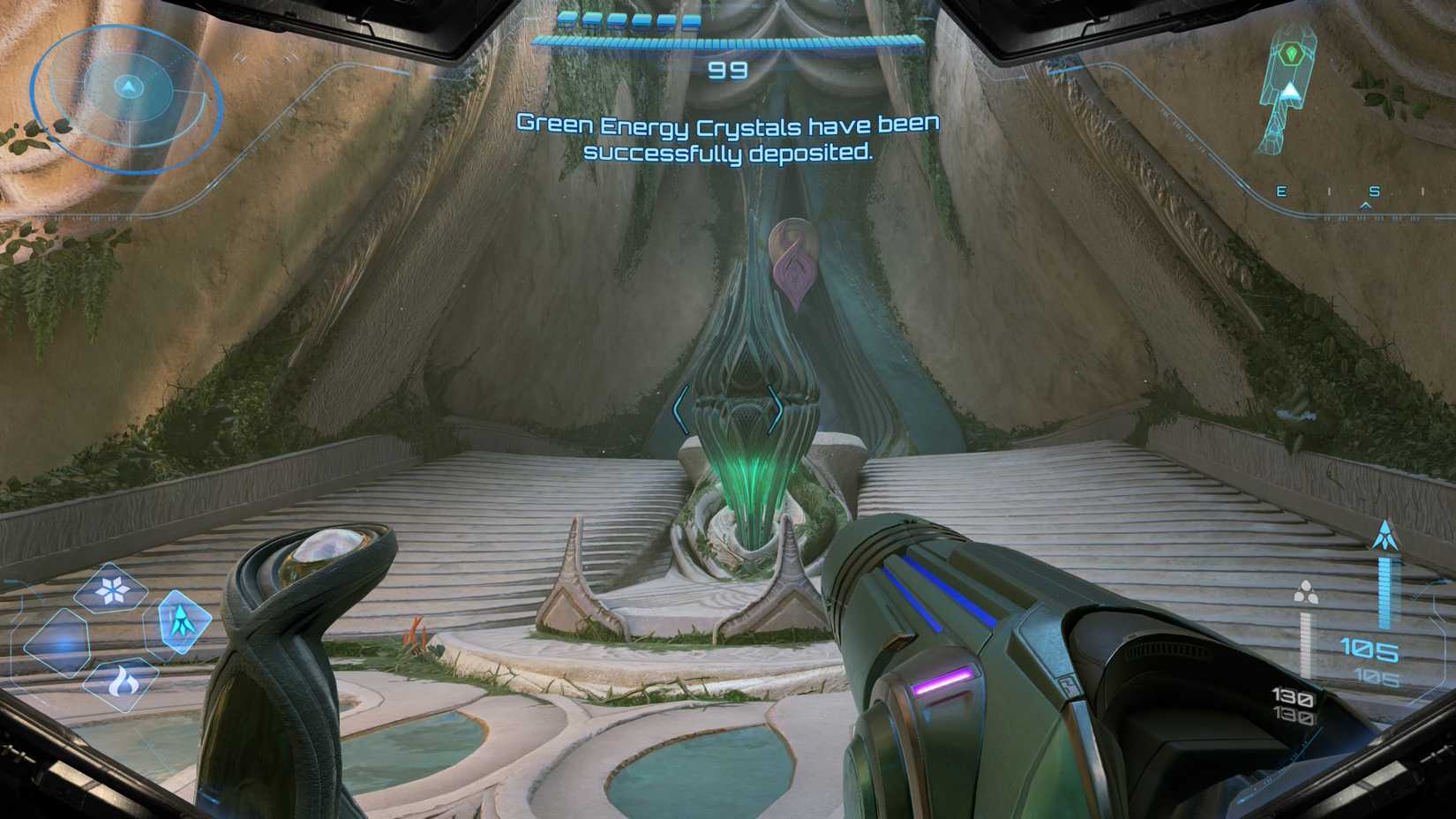Click the Morph Ball symbol on the right HUD
This screenshot has height=819, width=1456.
tap(1307, 591)
